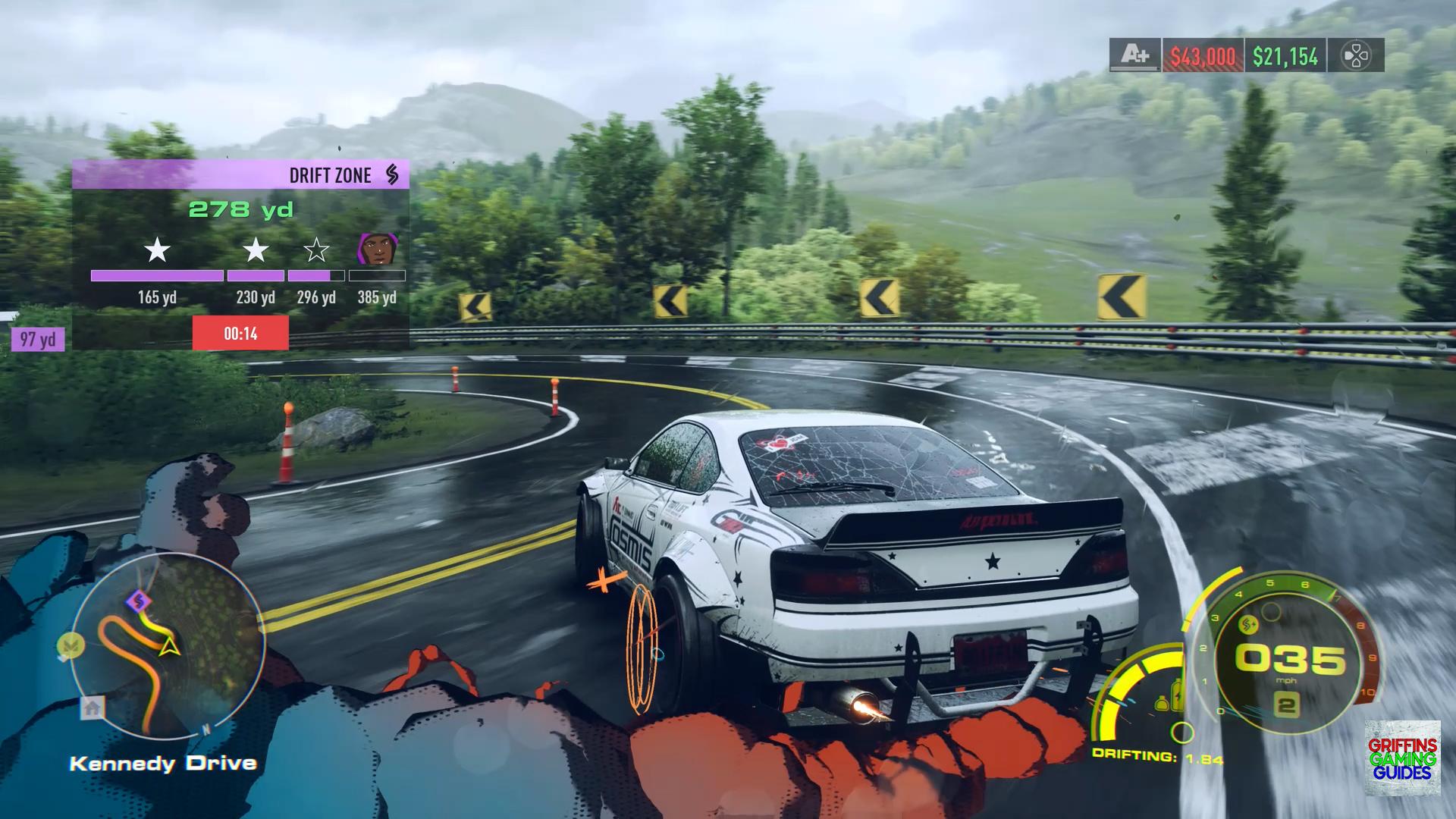Select the purple-hooded rival avatar
Image resolution: width=1456 pixels, height=819 pixels.
(x=378, y=249)
